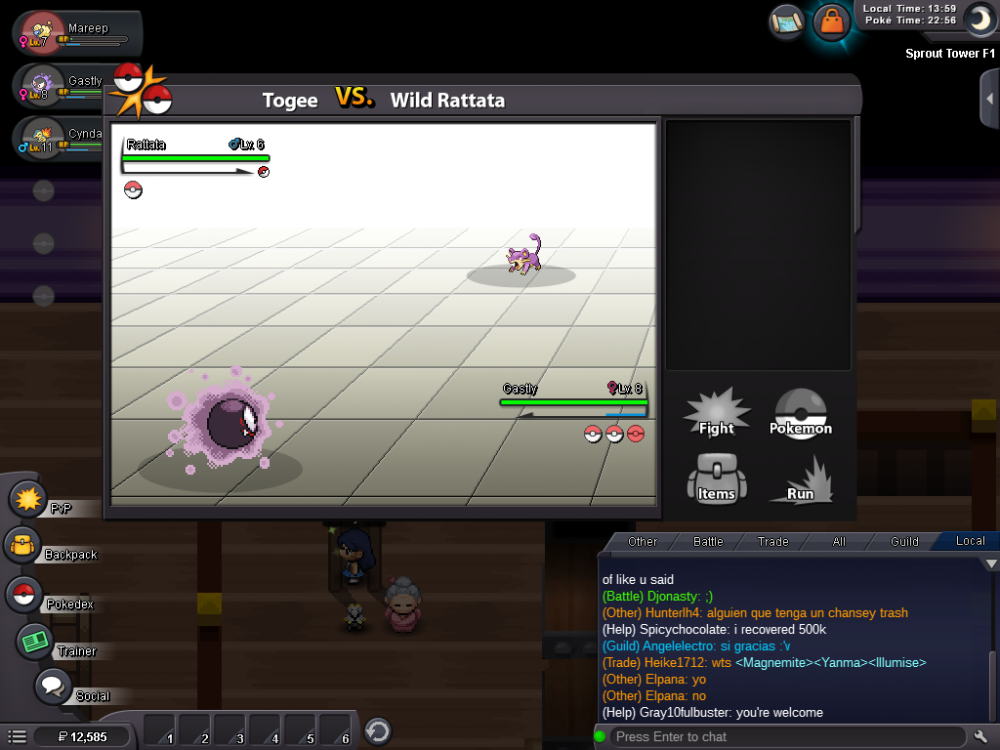
Task: Open the PvP menu
Action: 28,498
